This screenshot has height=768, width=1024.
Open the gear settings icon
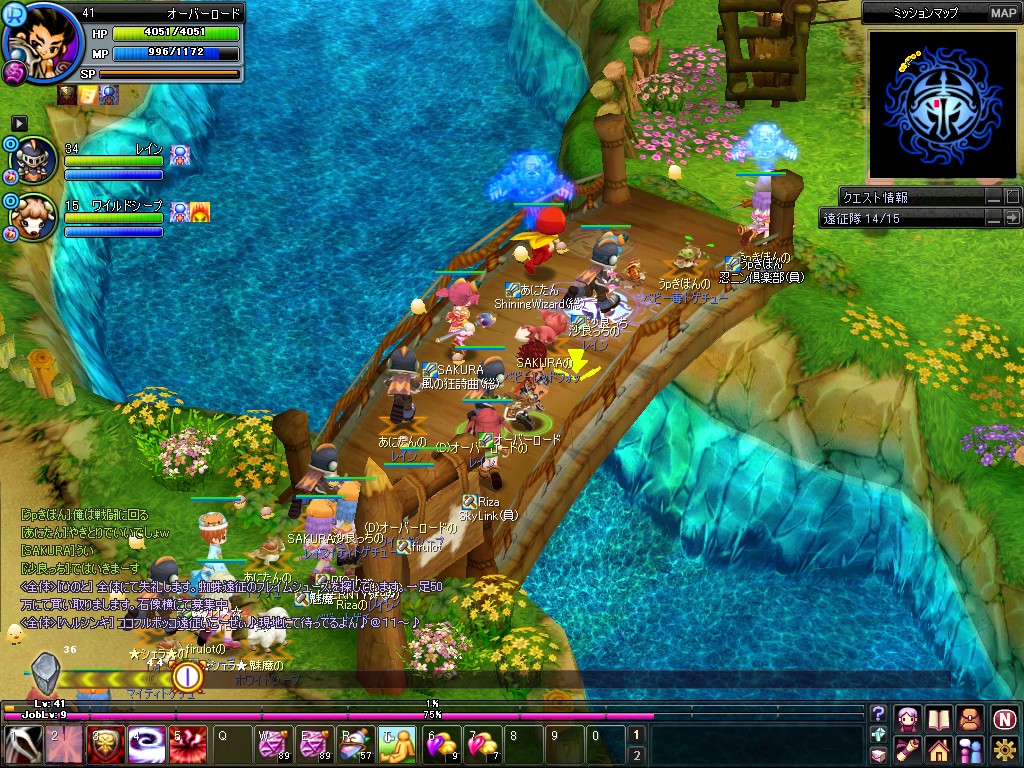coord(1004,749)
